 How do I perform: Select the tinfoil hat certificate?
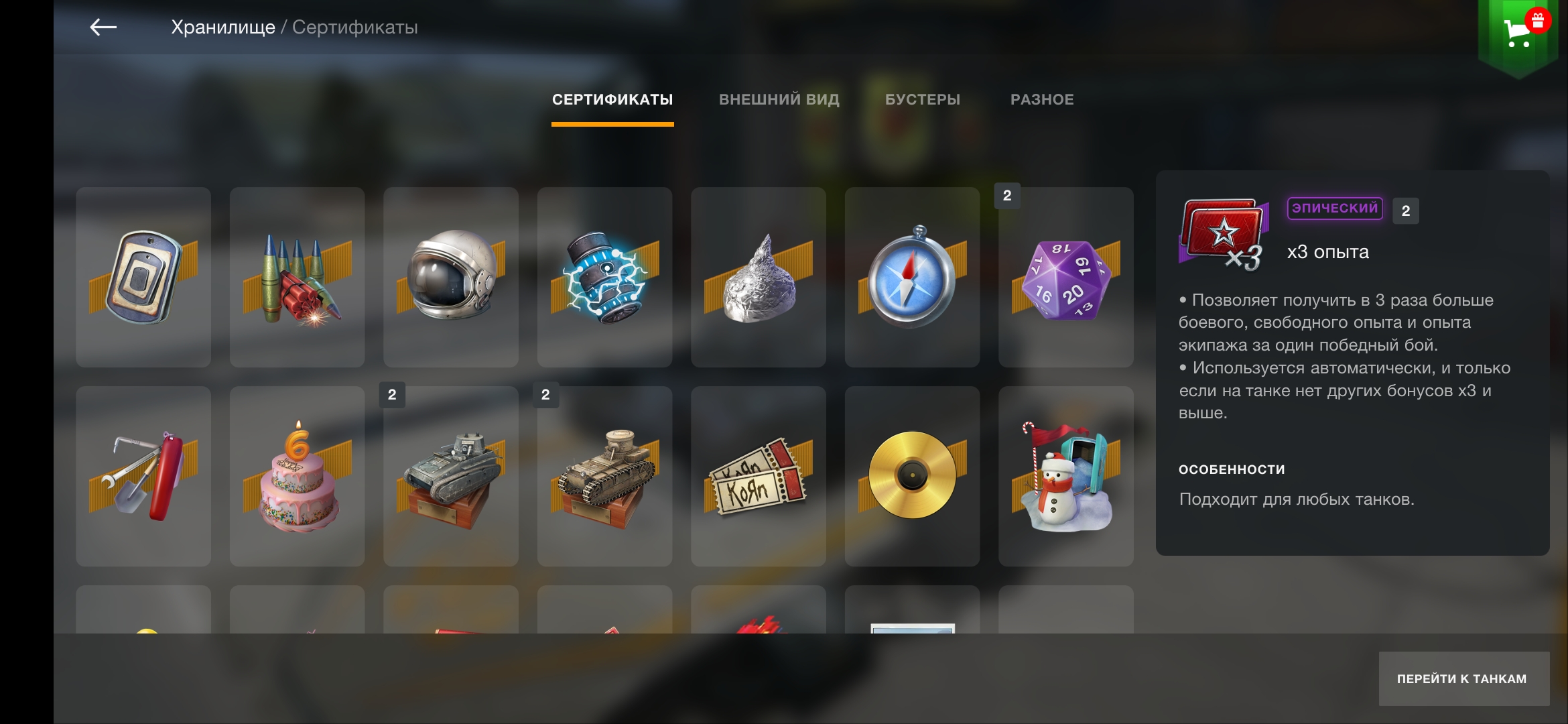coord(759,277)
